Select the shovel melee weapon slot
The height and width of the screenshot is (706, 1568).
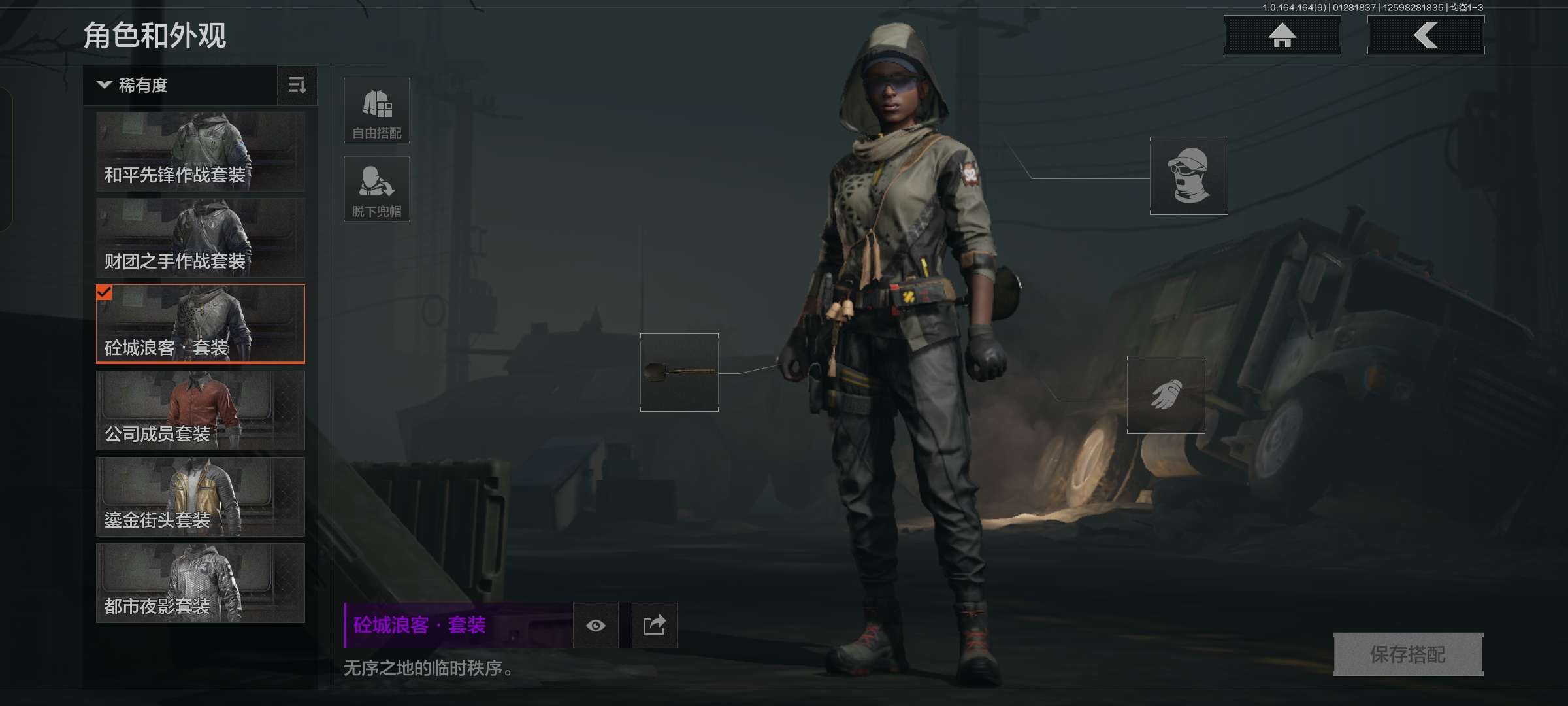pyautogui.click(x=679, y=373)
